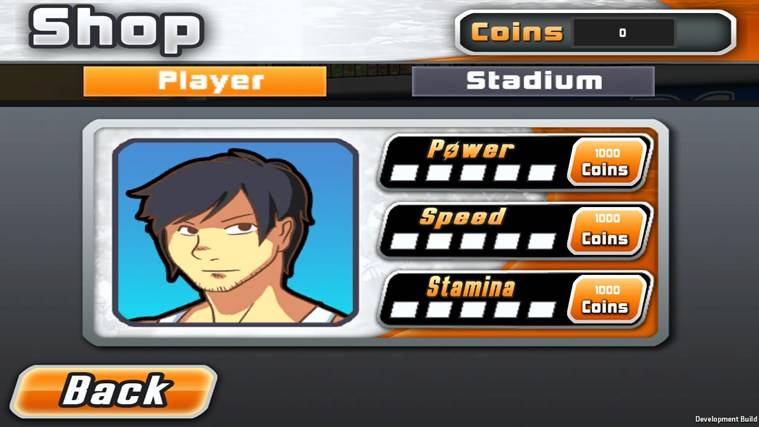Open the Stadium tab
This screenshot has width=759, height=427.
click(533, 81)
